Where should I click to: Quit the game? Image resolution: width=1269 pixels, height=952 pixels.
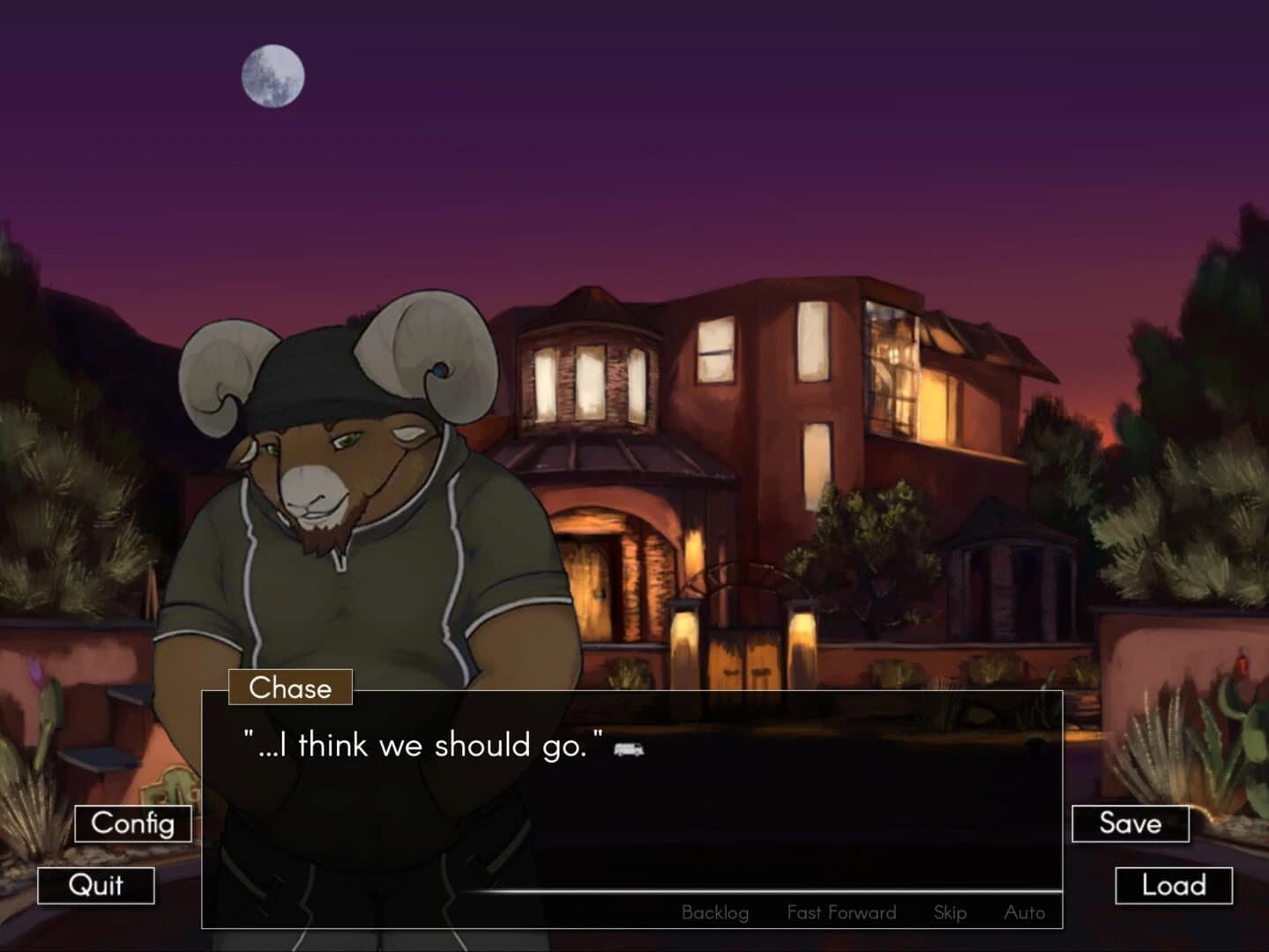tap(97, 886)
